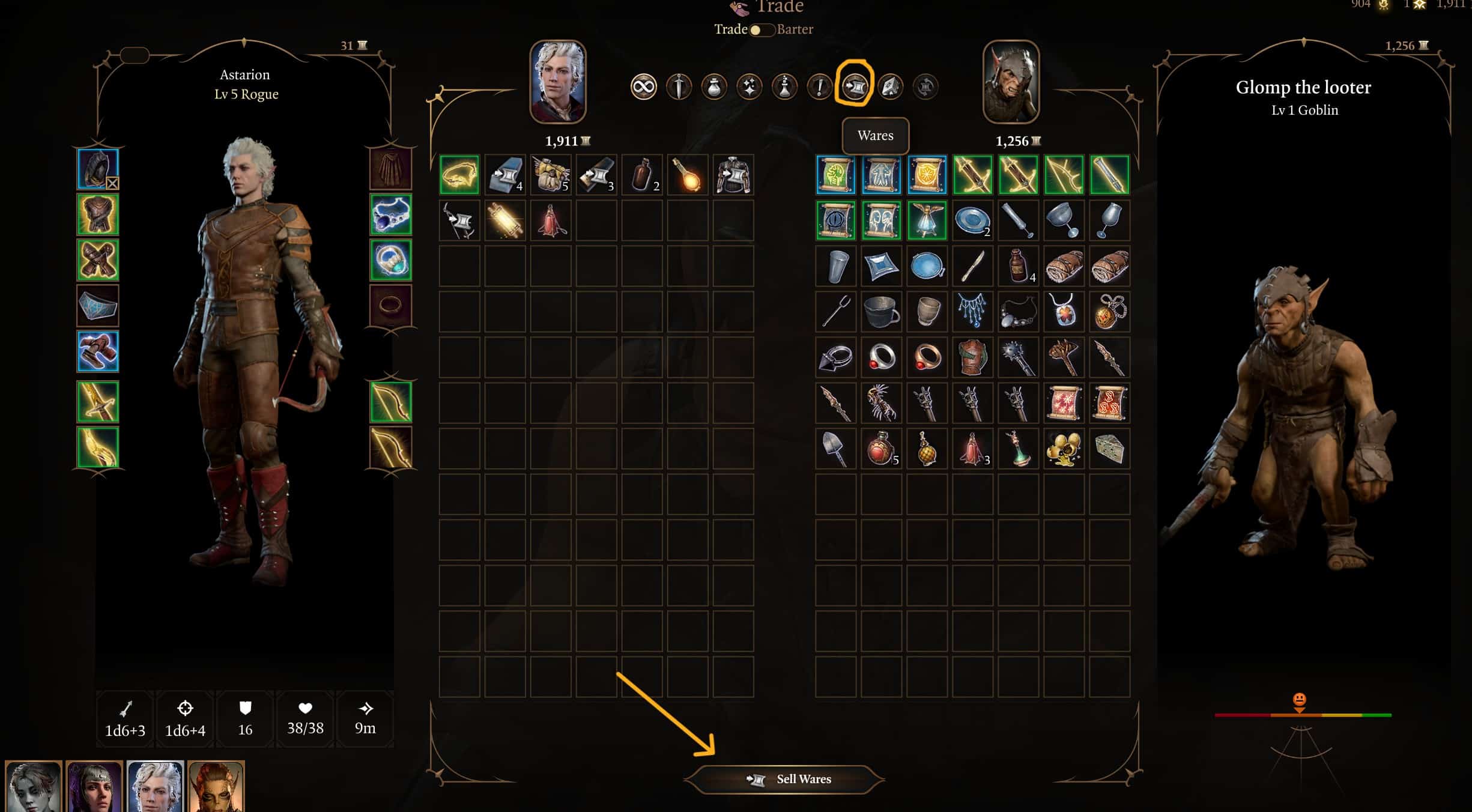
Task: Filter items by the sword icon
Action: tap(679, 88)
